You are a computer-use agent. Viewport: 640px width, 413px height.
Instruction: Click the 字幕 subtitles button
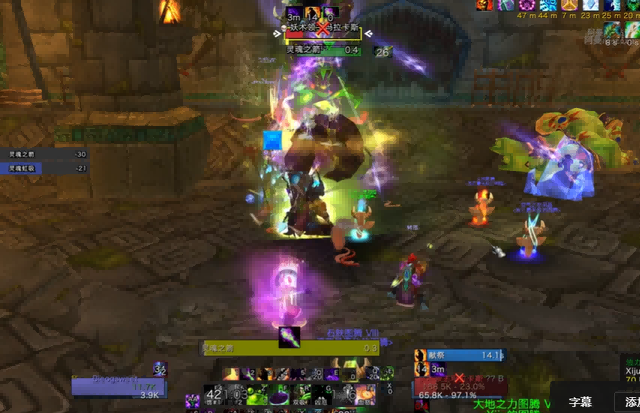click(x=580, y=401)
